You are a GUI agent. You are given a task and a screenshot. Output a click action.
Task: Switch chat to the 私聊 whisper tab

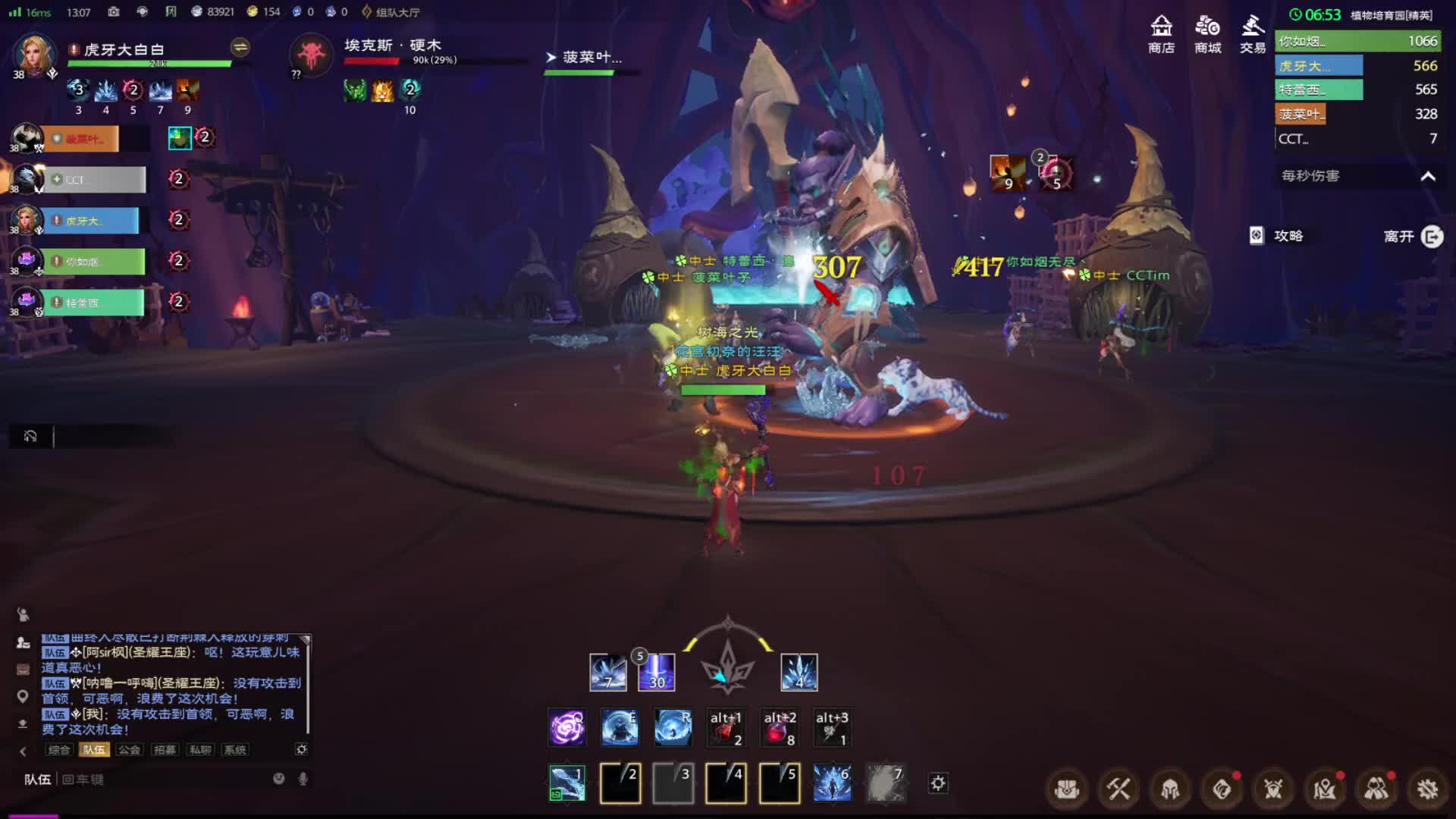200,750
